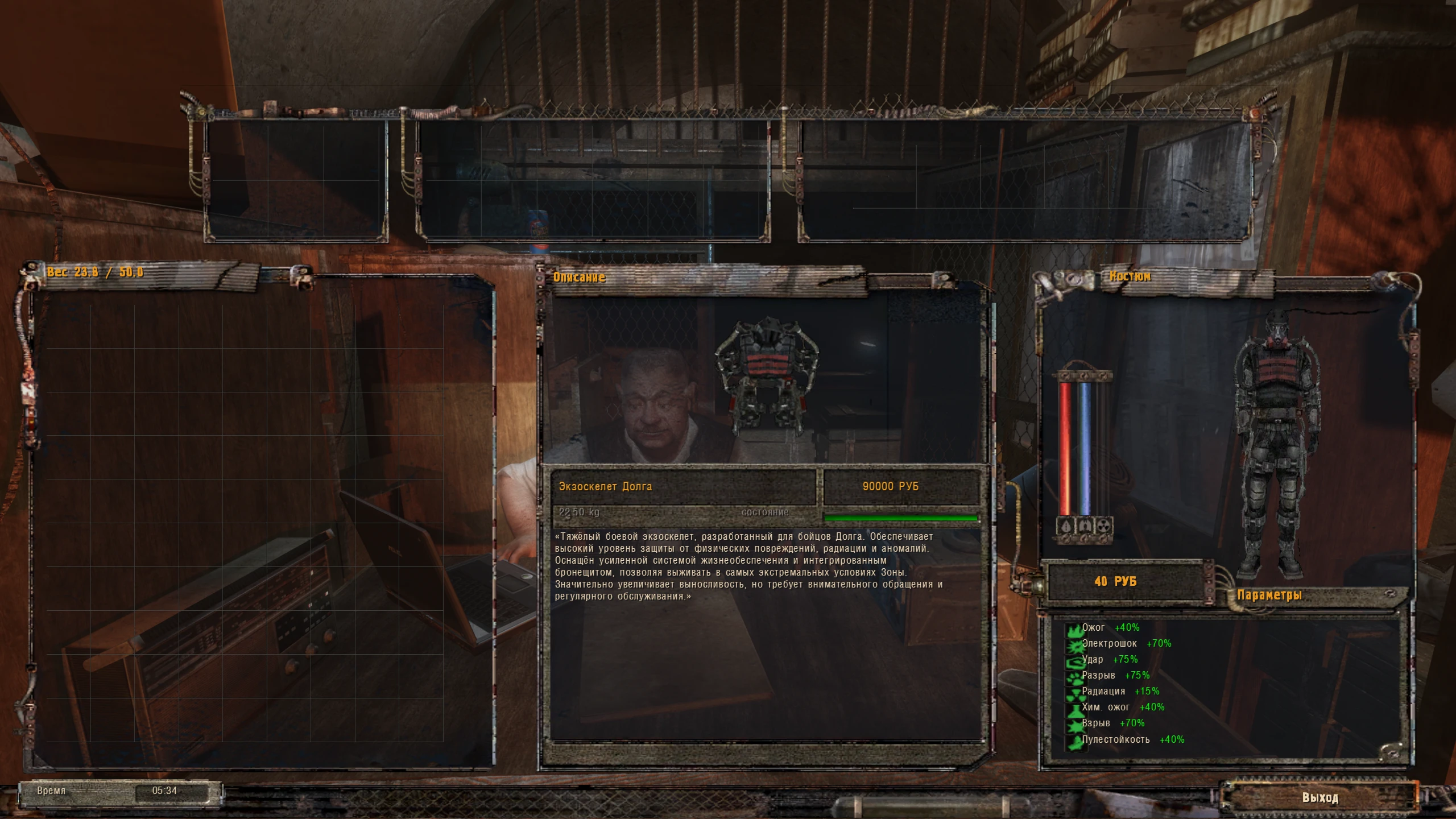The width and height of the screenshot is (1456, 819).
Task: Click the radiation hazard symbol under suit gauges
Action: pos(1104,527)
